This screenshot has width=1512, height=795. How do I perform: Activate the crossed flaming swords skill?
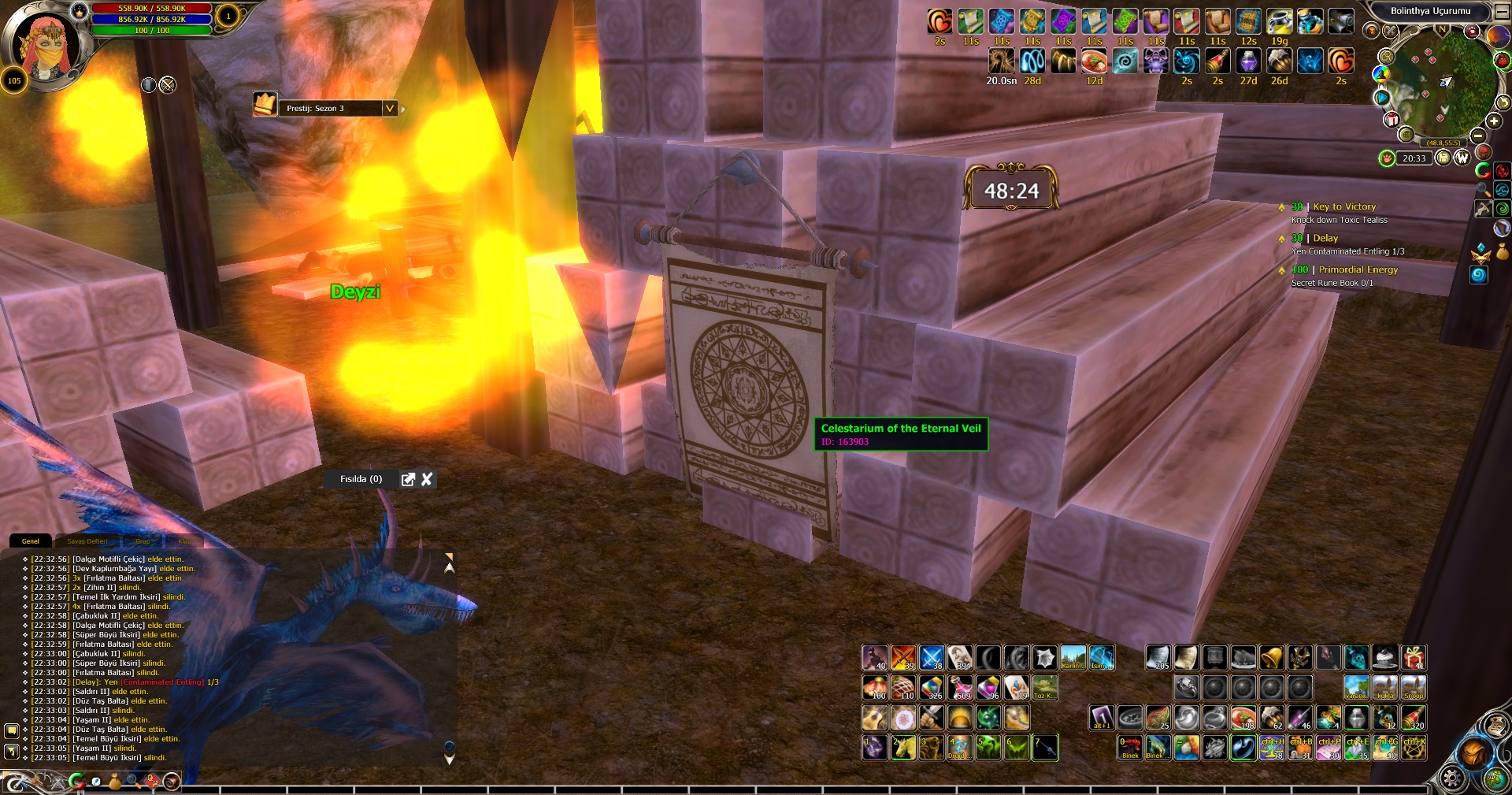(x=902, y=658)
